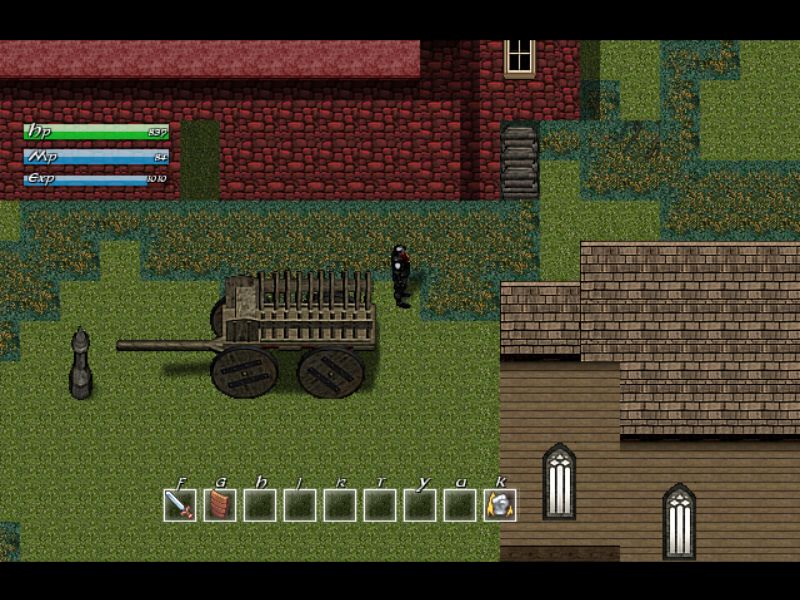Select the sword hotbar slot

[x=180, y=505]
